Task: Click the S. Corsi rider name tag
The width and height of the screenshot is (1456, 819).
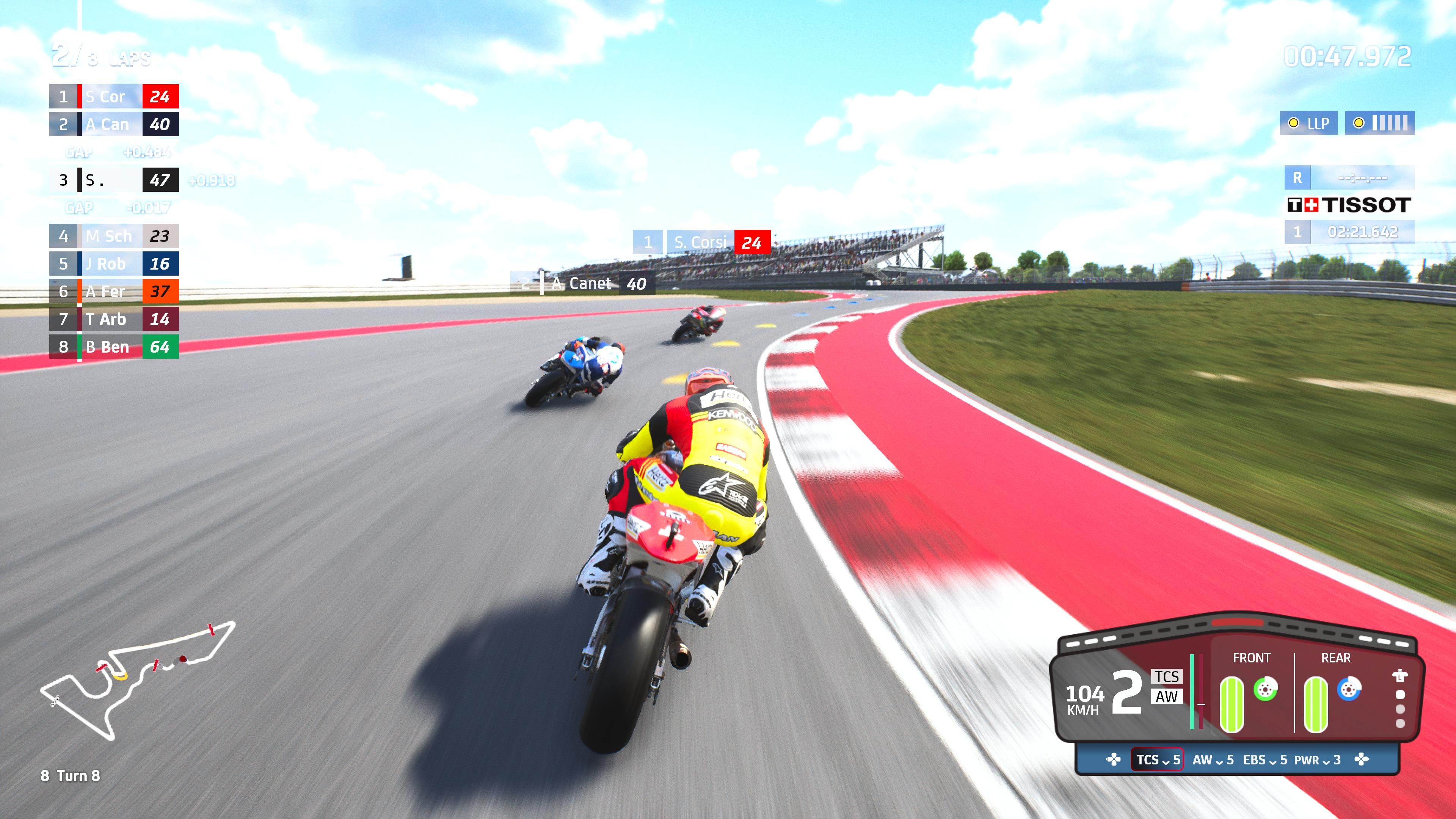Action: tap(701, 243)
